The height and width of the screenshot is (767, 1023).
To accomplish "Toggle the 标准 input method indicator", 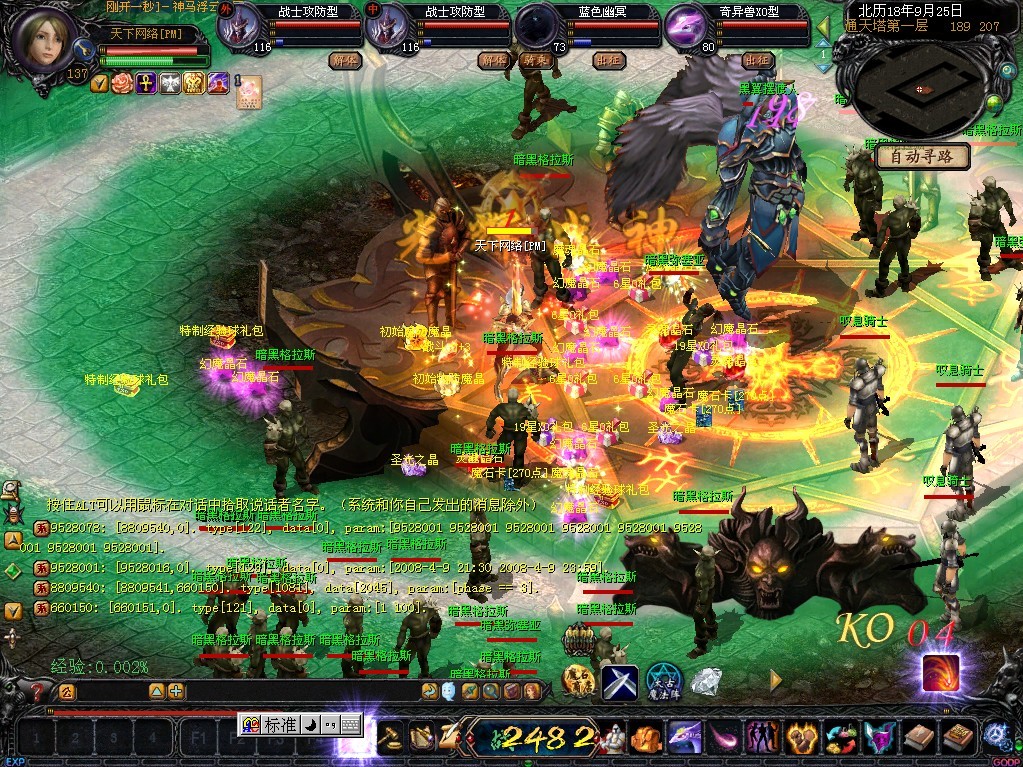I will pos(280,724).
